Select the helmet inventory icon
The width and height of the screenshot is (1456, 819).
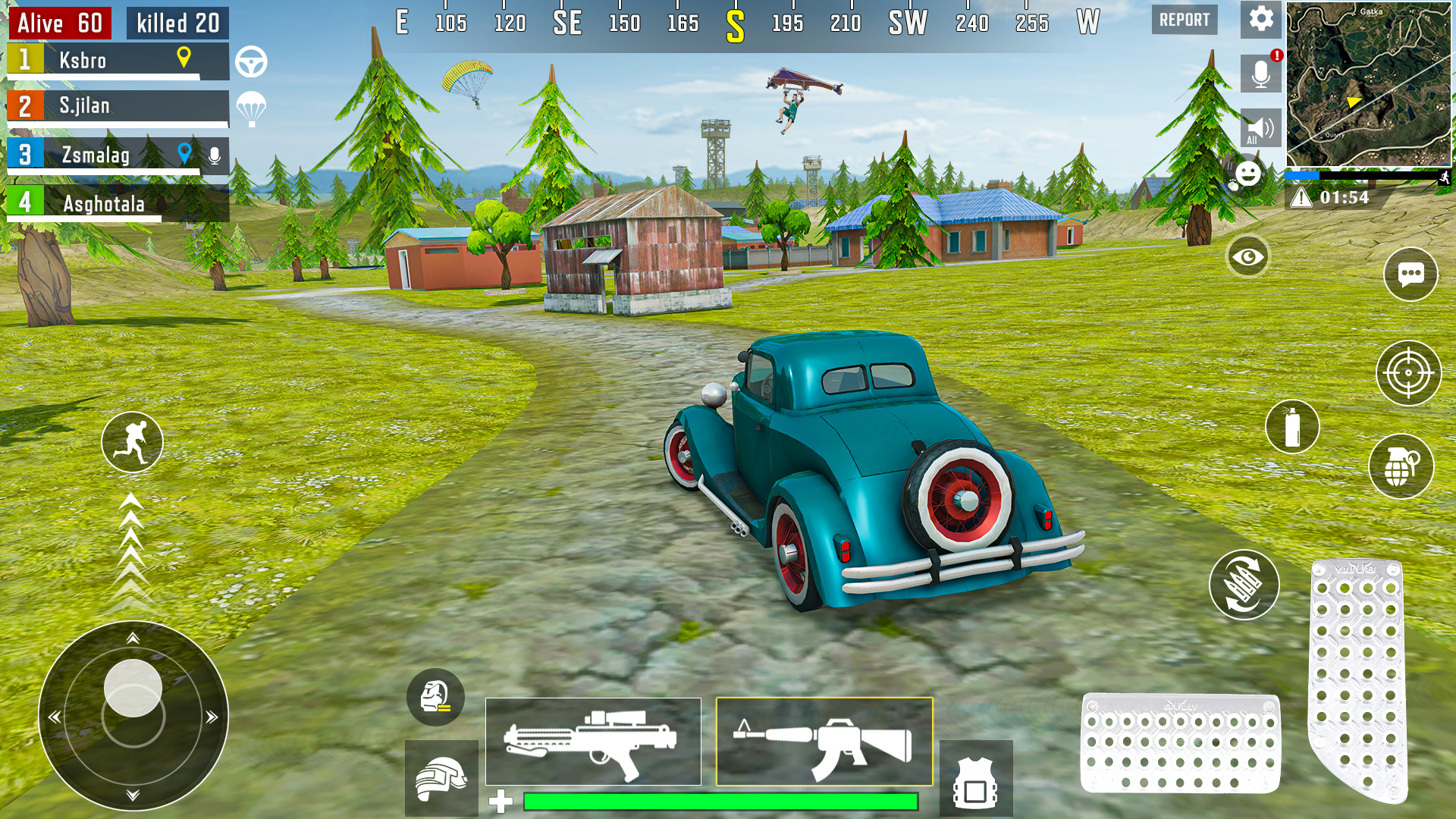click(441, 779)
